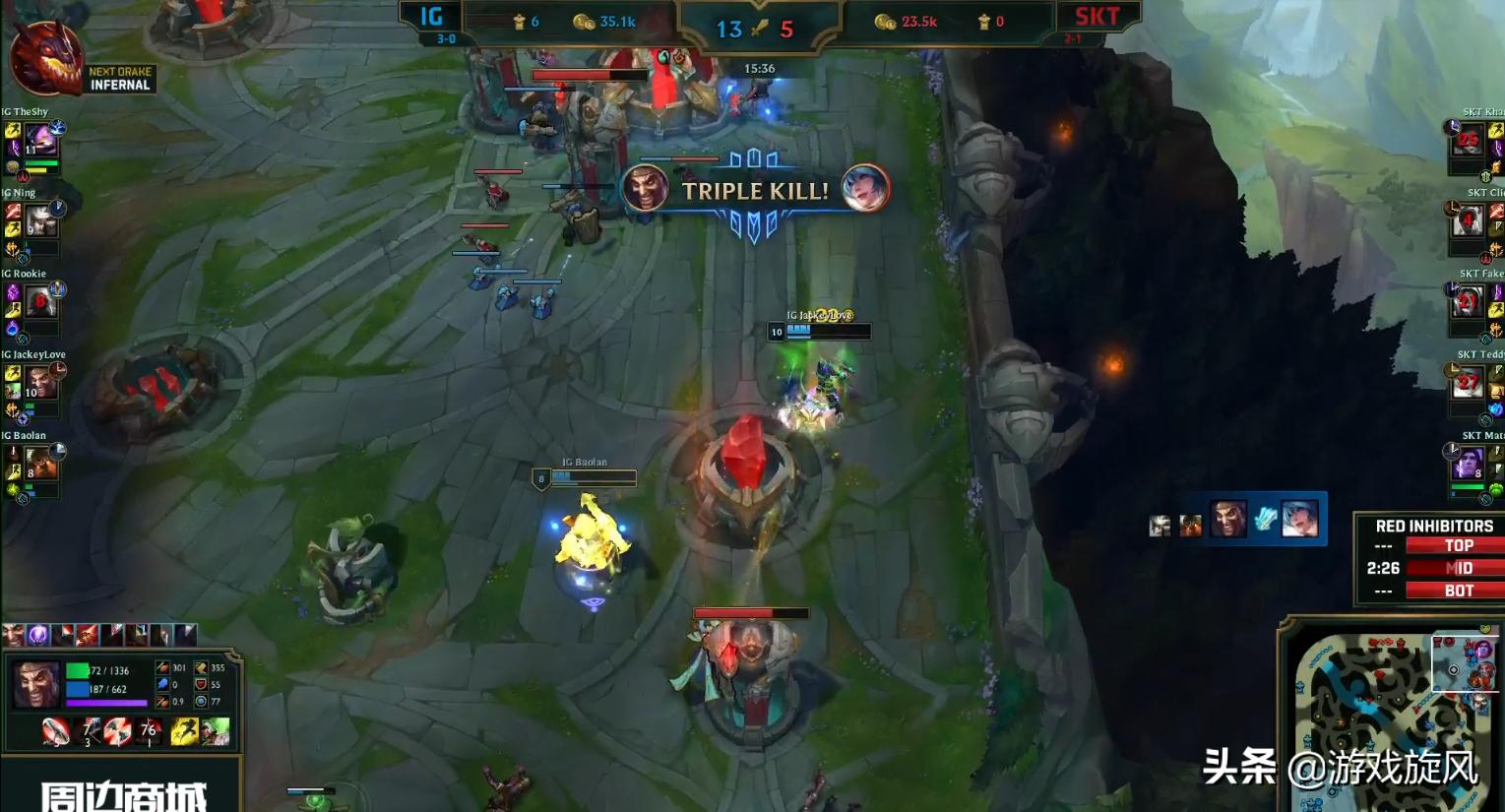Click Draven's purple experience bar
The width and height of the screenshot is (1505, 812).
(x=105, y=703)
